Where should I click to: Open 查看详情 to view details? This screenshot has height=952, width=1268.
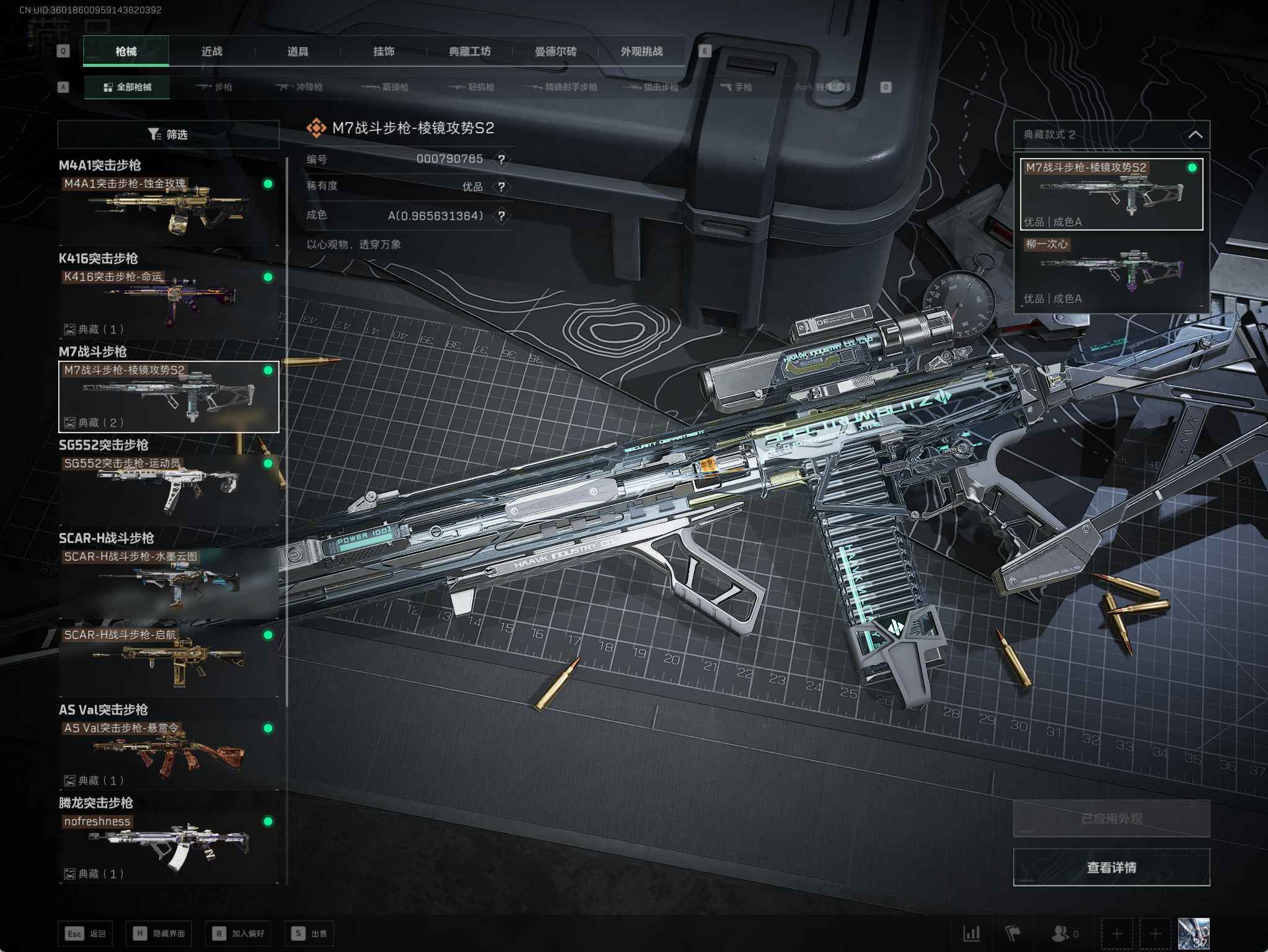tap(1111, 867)
